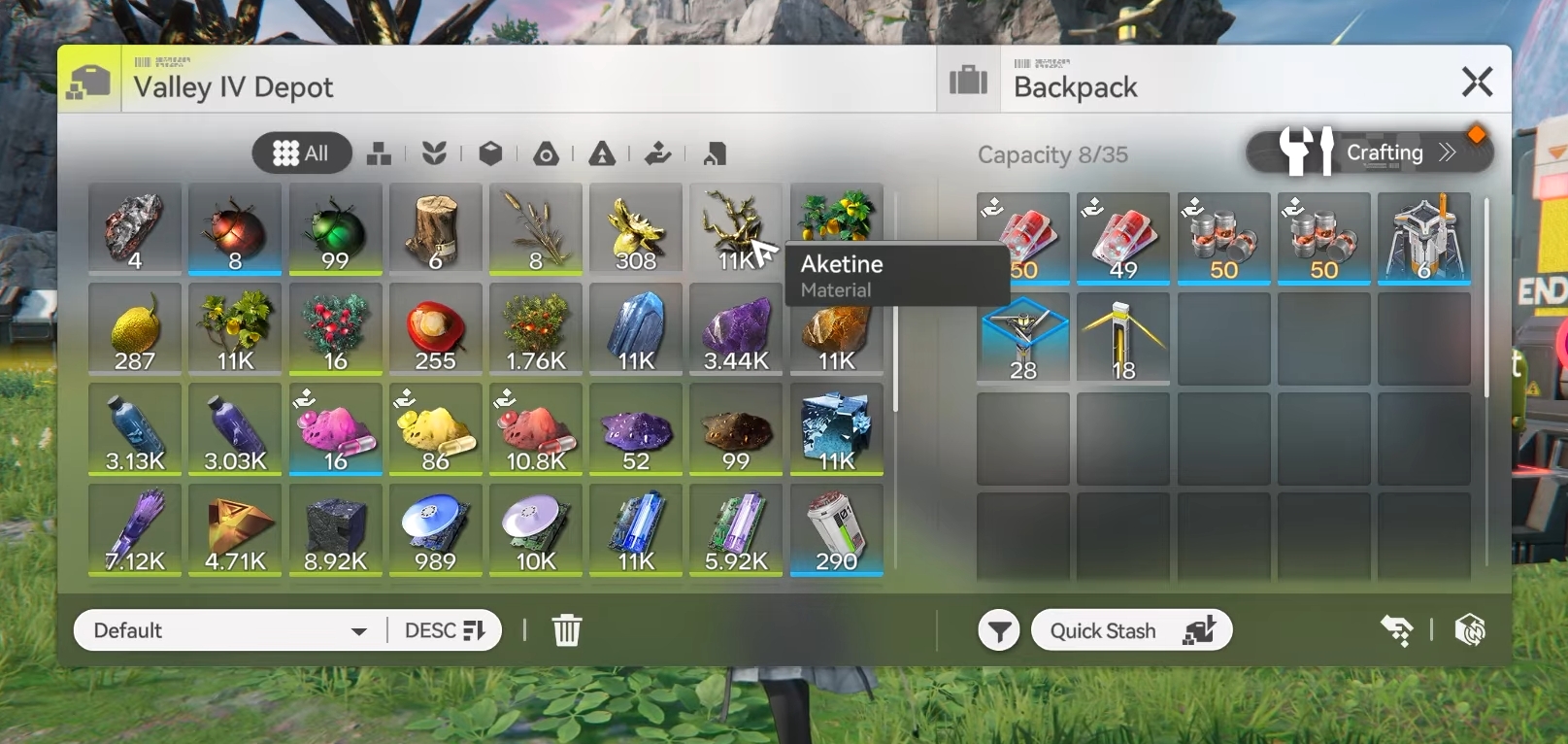
Task: Click the trash can icon
Action: coord(567,629)
